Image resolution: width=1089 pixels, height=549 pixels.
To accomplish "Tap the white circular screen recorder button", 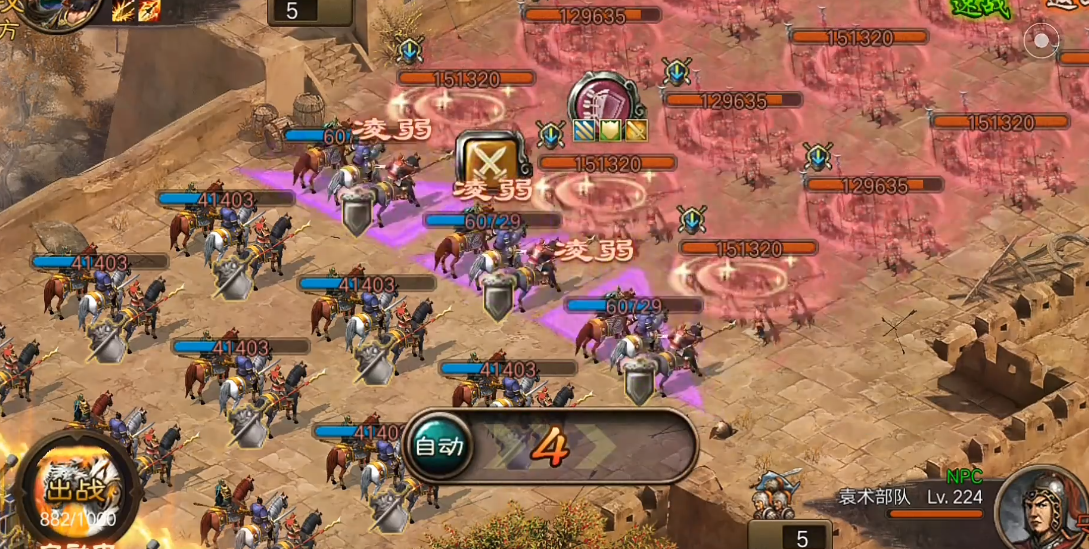I will (1042, 41).
